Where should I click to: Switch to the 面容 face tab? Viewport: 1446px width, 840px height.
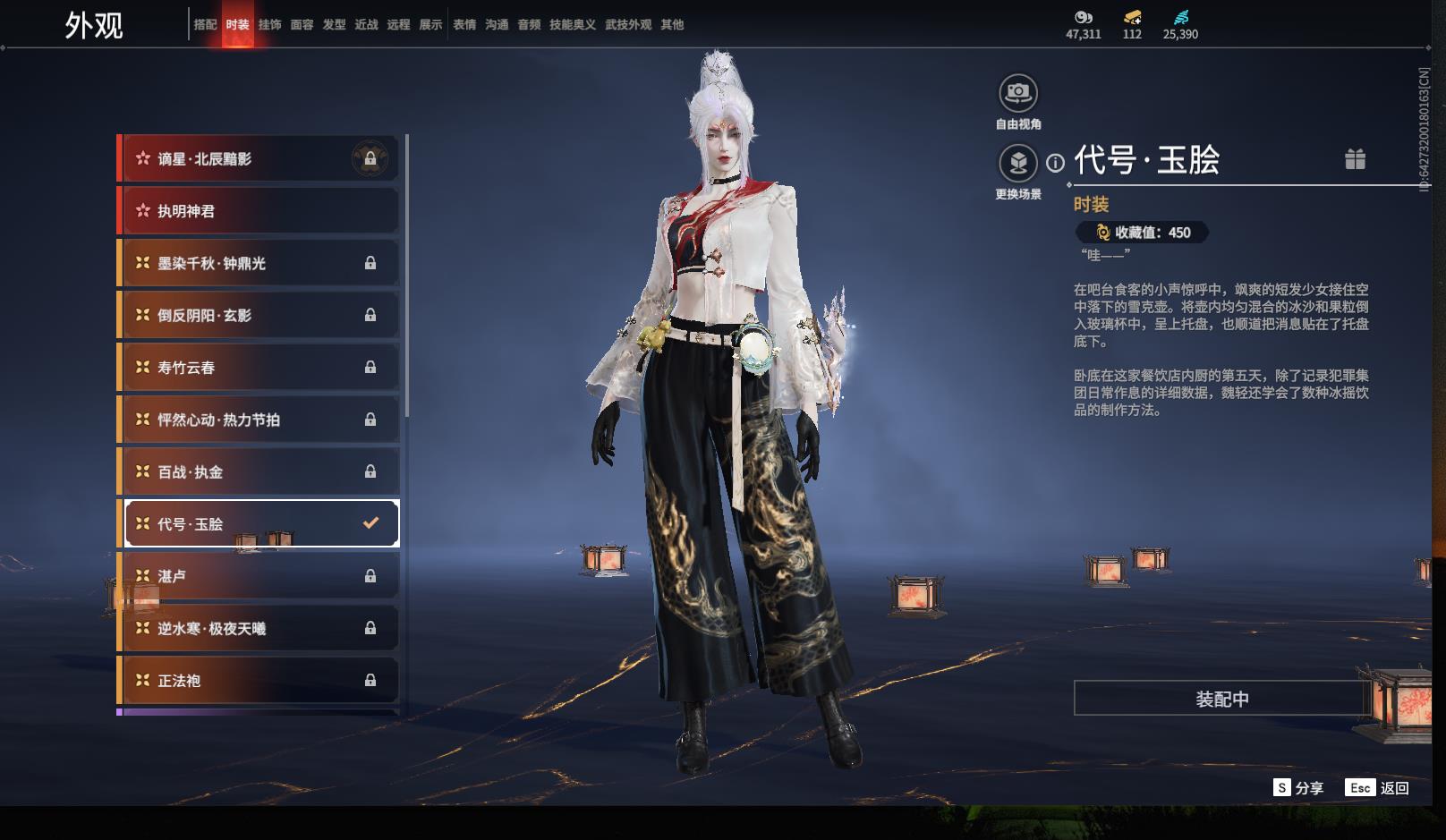pos(302,25)
